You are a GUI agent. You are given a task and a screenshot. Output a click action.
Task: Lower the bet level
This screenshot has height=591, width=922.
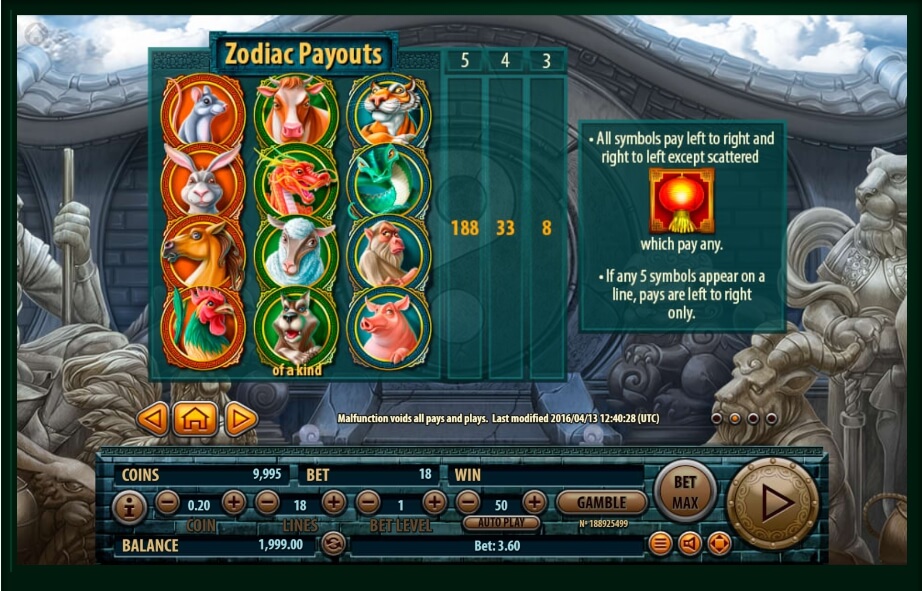point(368,502)
